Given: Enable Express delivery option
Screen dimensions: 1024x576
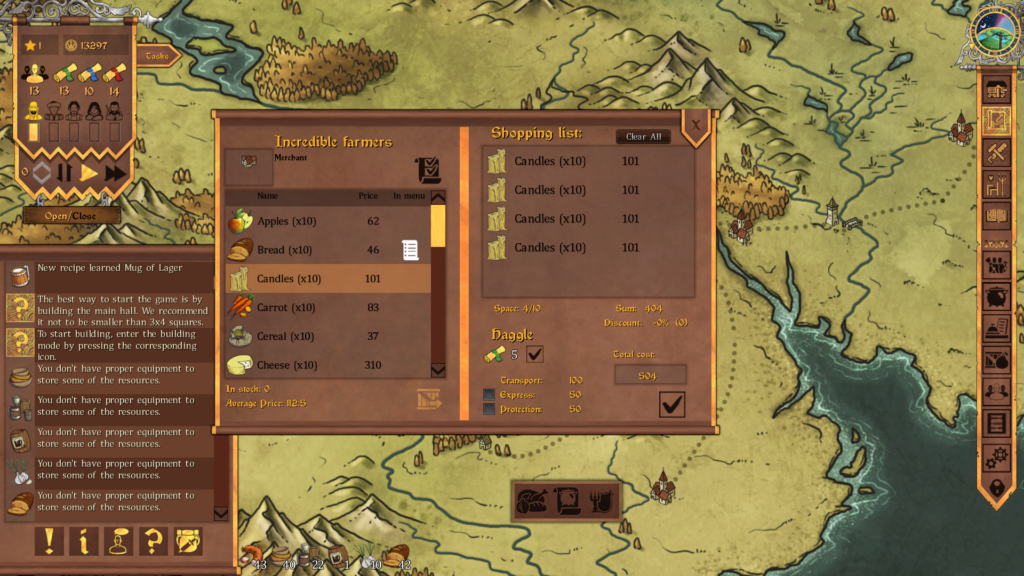Looking at the screenshot, I should (489, 395).
